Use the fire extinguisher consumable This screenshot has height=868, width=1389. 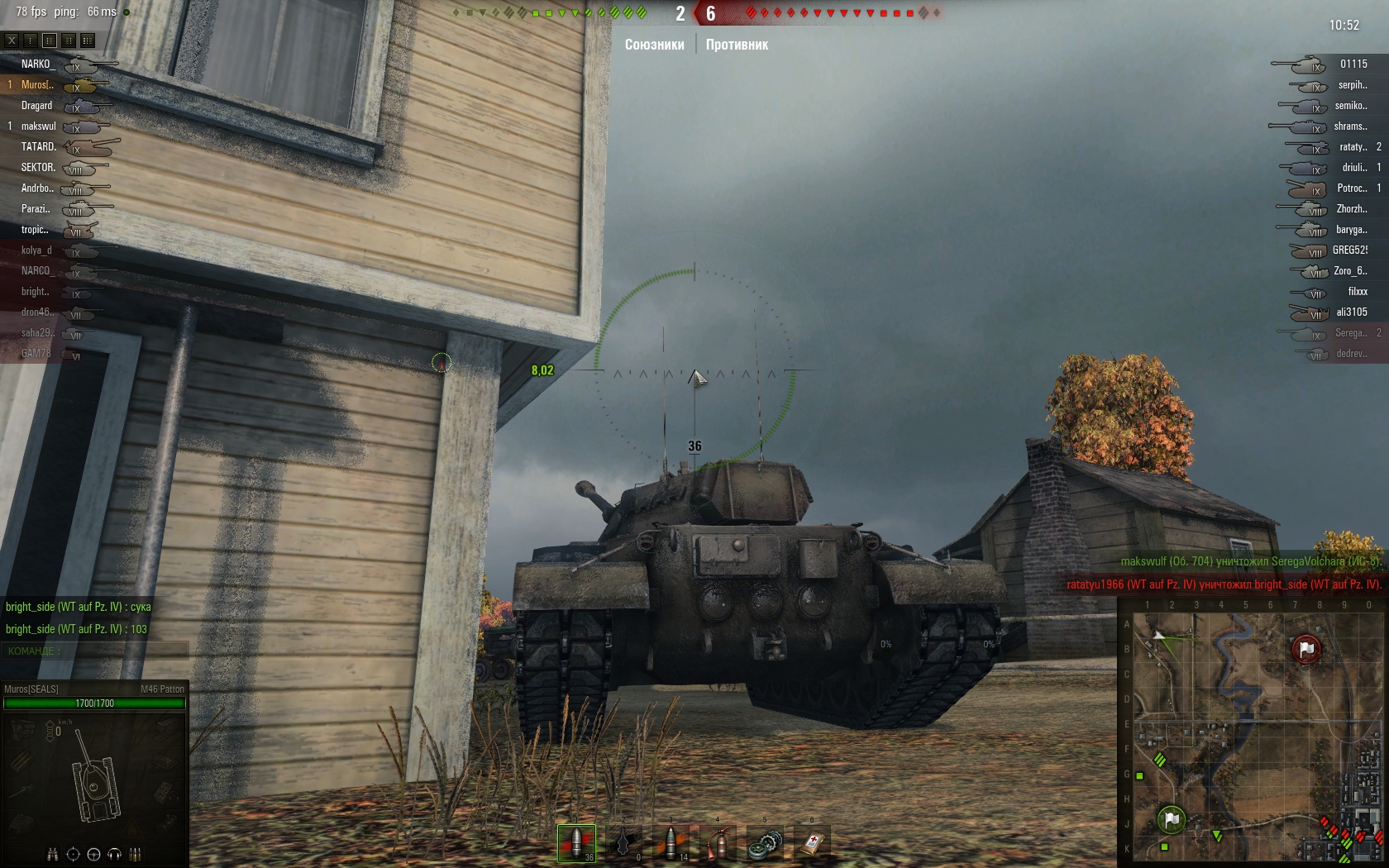tap(719, 843)
